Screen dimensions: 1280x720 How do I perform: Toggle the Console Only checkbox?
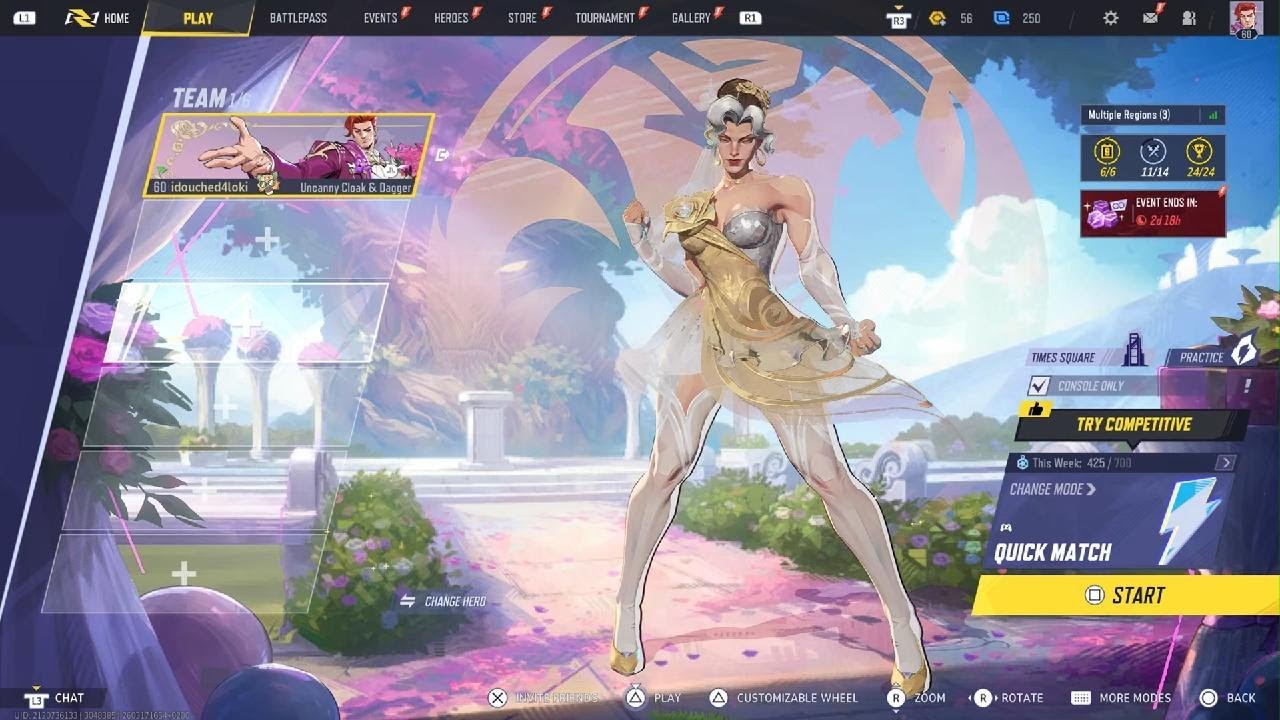[x=1040, y=386]
